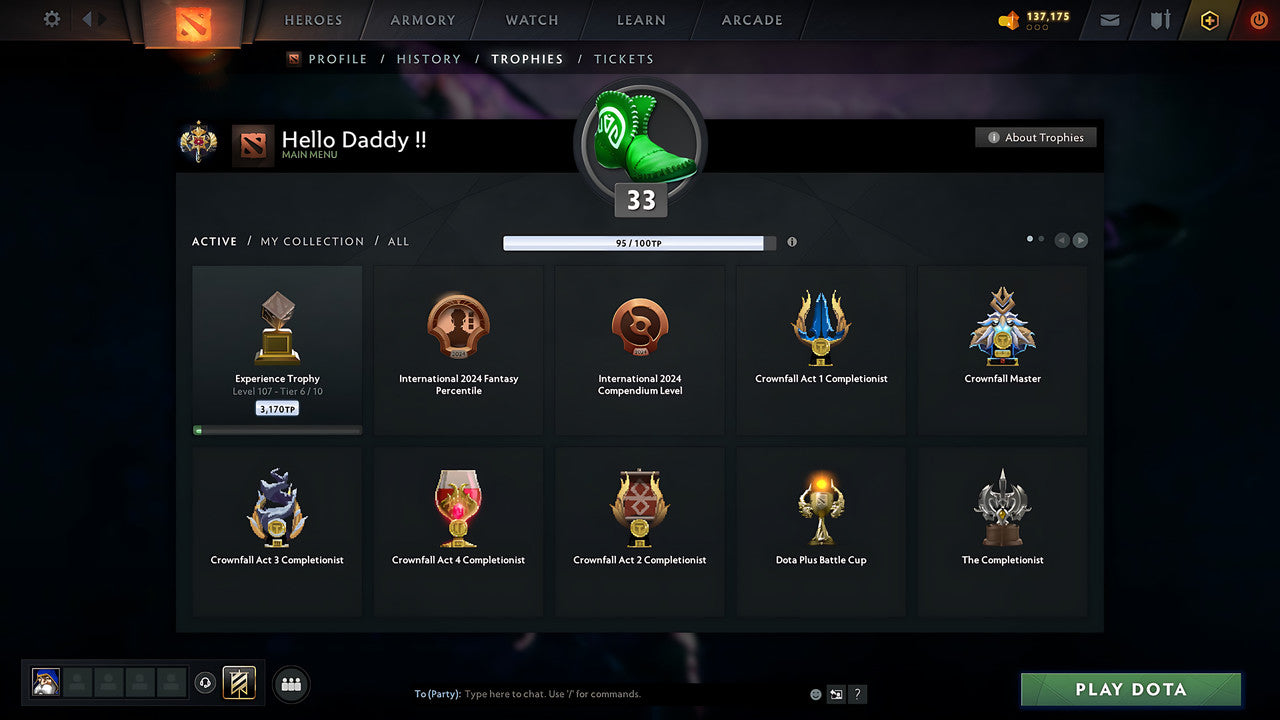Click the question mark chat help icon

(x=857, y=693)
